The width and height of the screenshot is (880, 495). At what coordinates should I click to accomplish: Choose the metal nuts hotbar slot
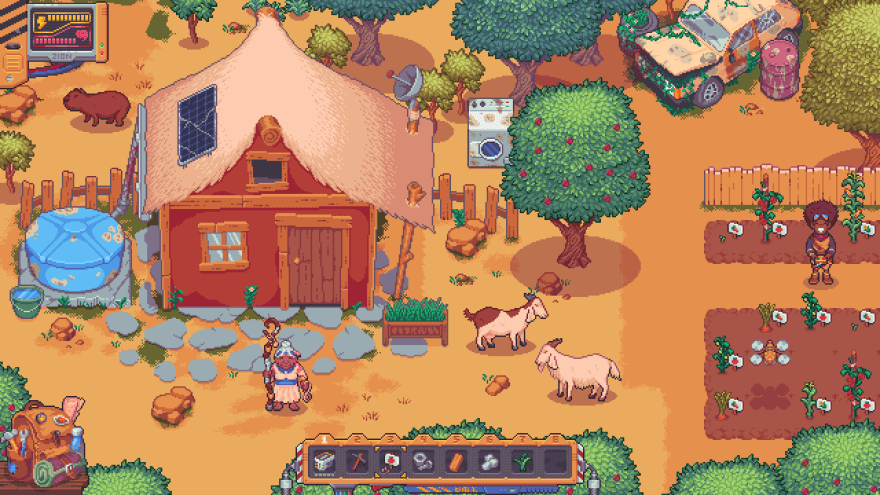(423, 462)
